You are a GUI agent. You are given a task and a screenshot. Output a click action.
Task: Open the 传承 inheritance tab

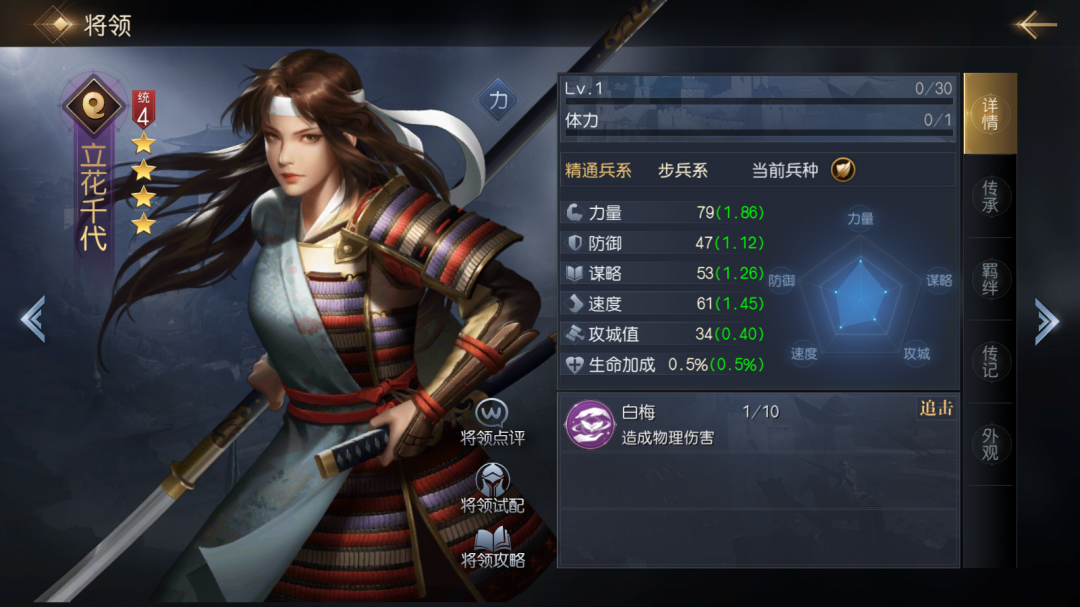pos(990,197)
